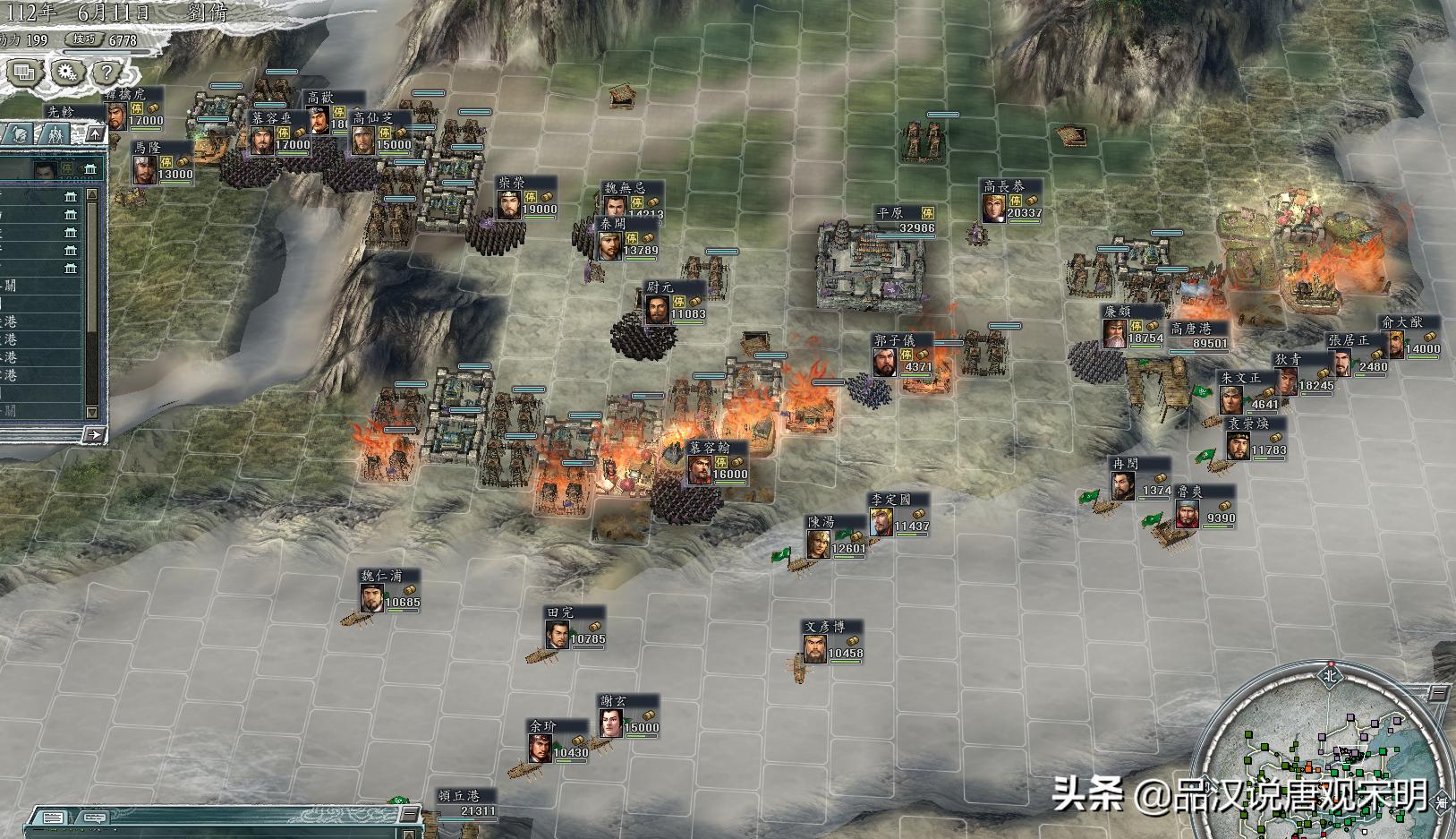Click the question mark help icon
The width and height of the screenshot is (1456, 839).
107,71
